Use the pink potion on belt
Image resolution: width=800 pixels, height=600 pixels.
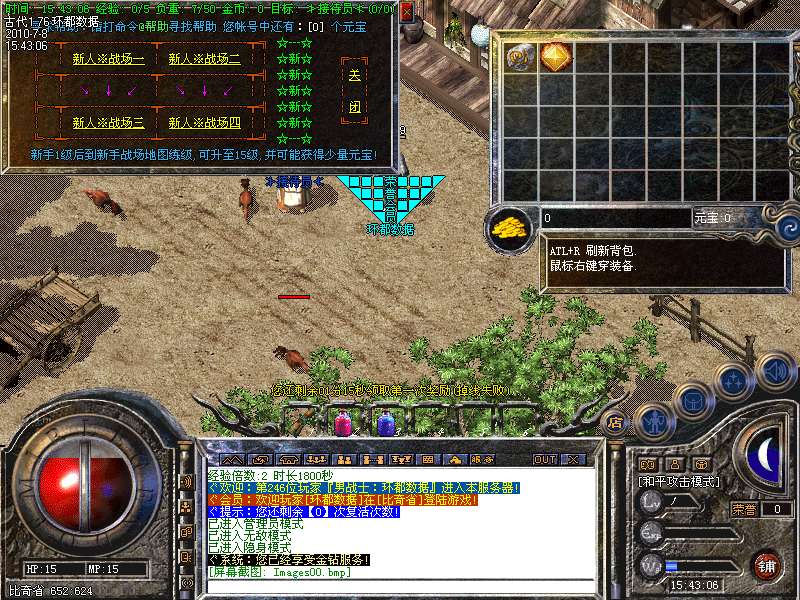point(343,424)
